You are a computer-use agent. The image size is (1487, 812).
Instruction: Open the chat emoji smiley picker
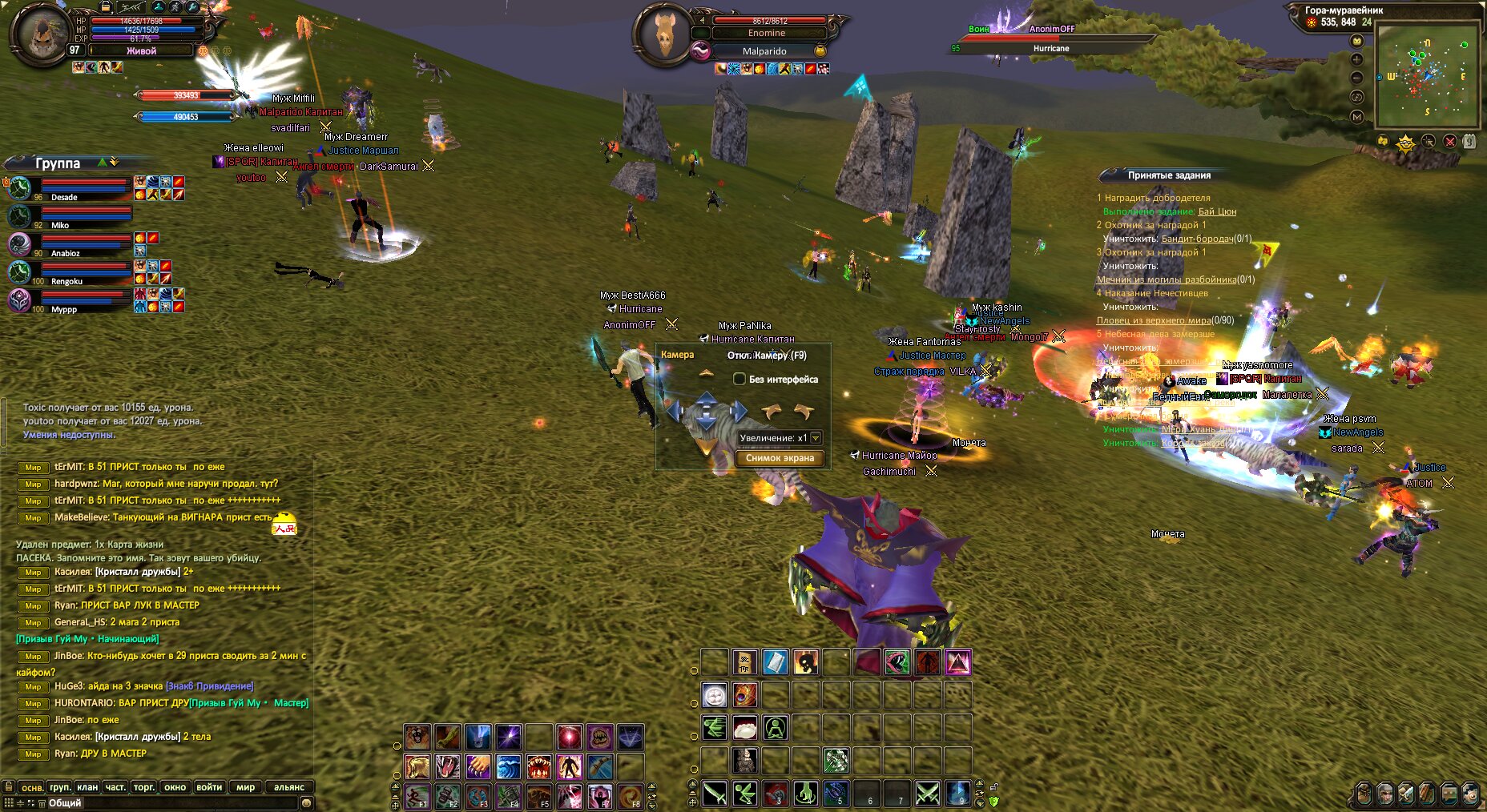tap(306, 803)
